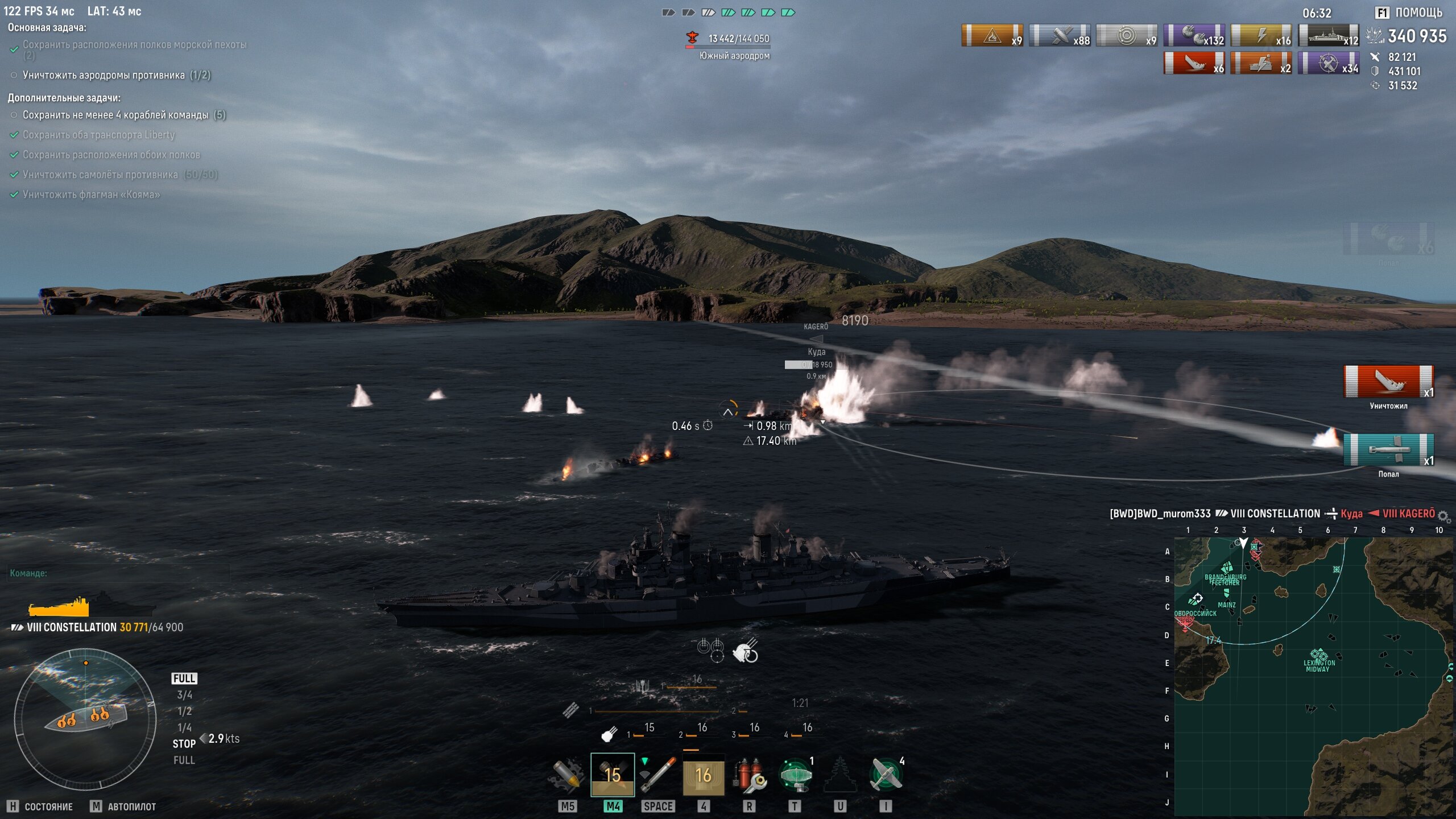Select the high-explosive shell slot showing 15
1456x819 pixels.
613,775
